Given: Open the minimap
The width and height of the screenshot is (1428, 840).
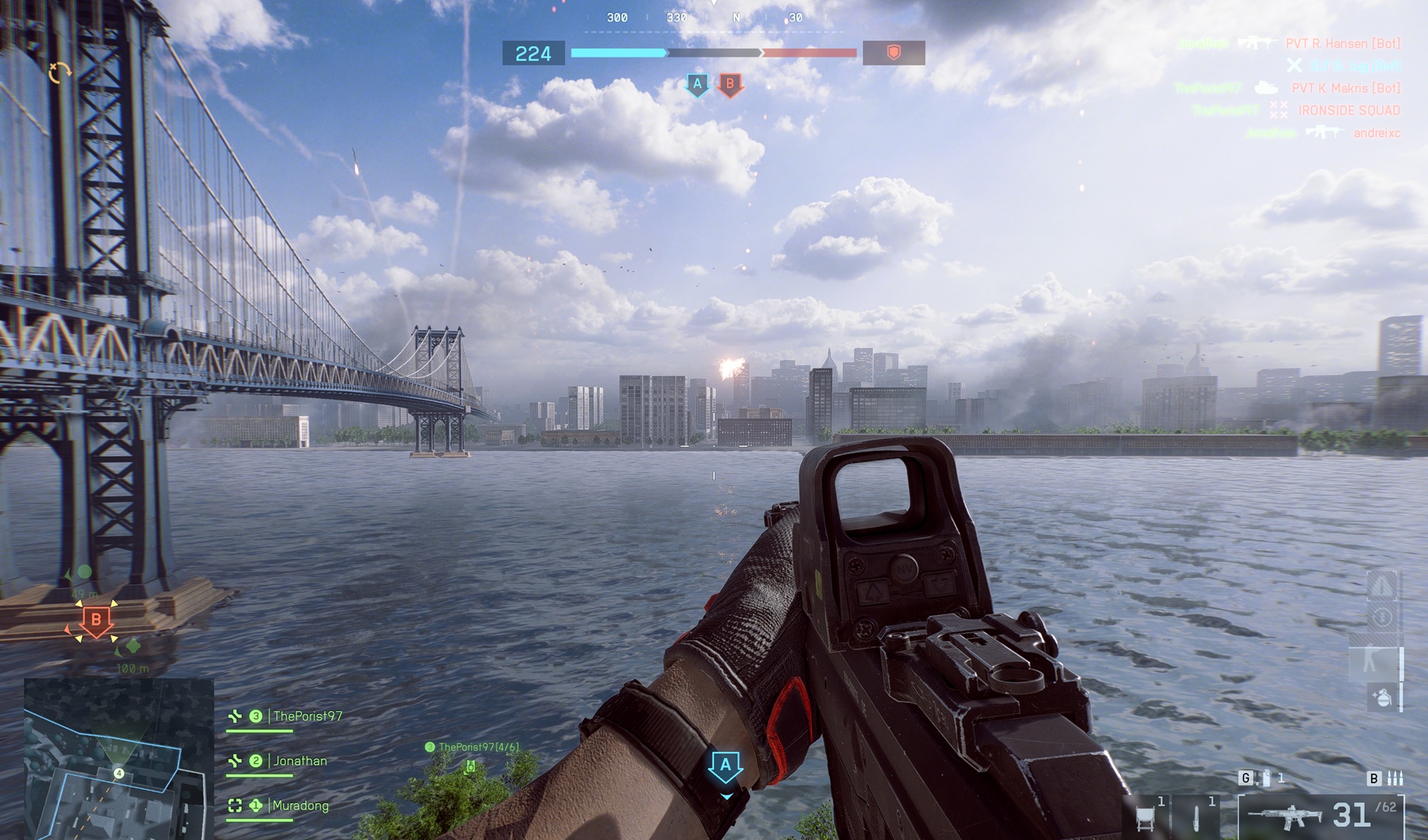Looking at the screenshot, I should click(118, 758).
